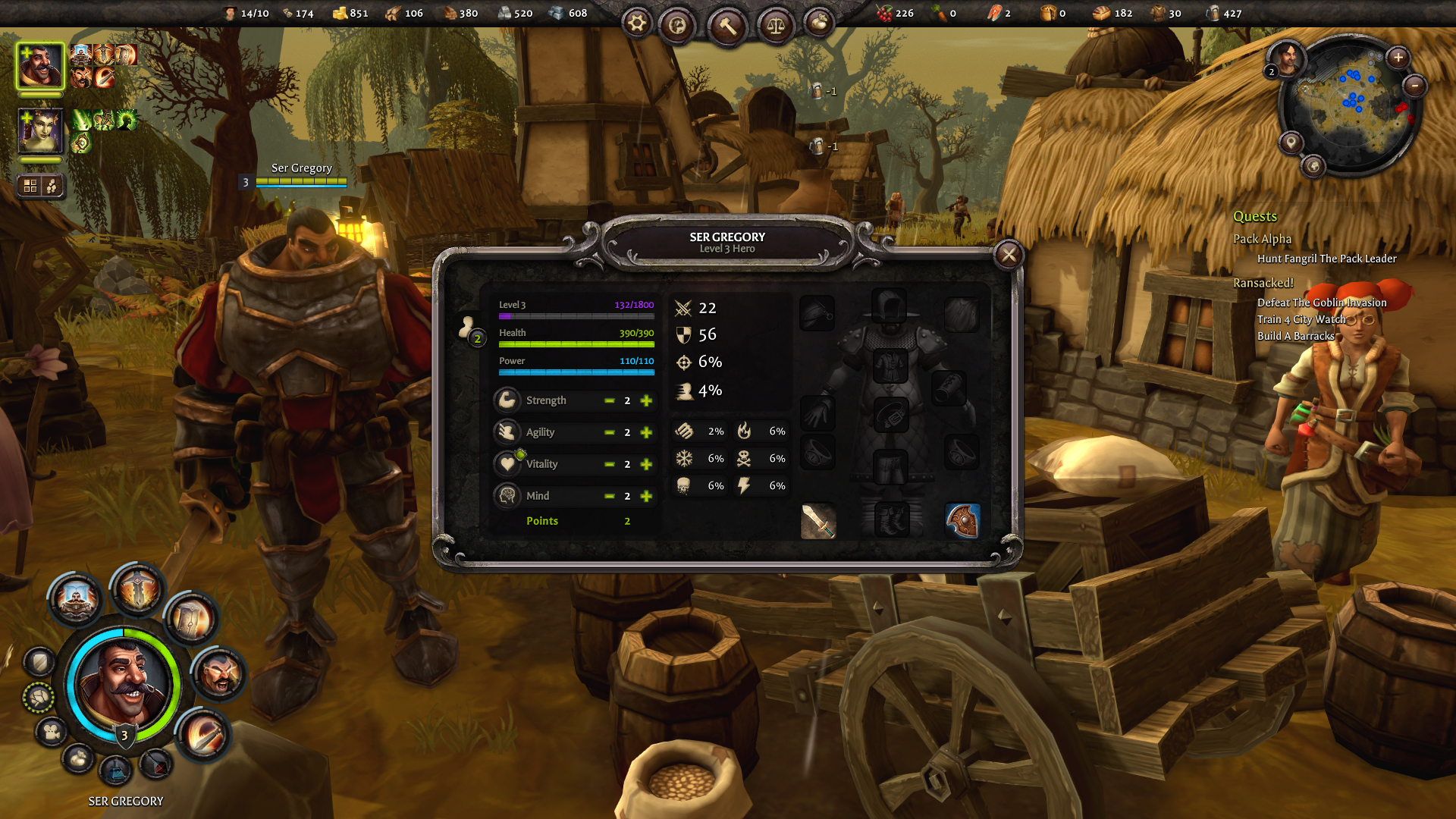1456x819 pixels.
Task: Select Ser Gregory's portrait in party list
Action: [x=40, y=66]
